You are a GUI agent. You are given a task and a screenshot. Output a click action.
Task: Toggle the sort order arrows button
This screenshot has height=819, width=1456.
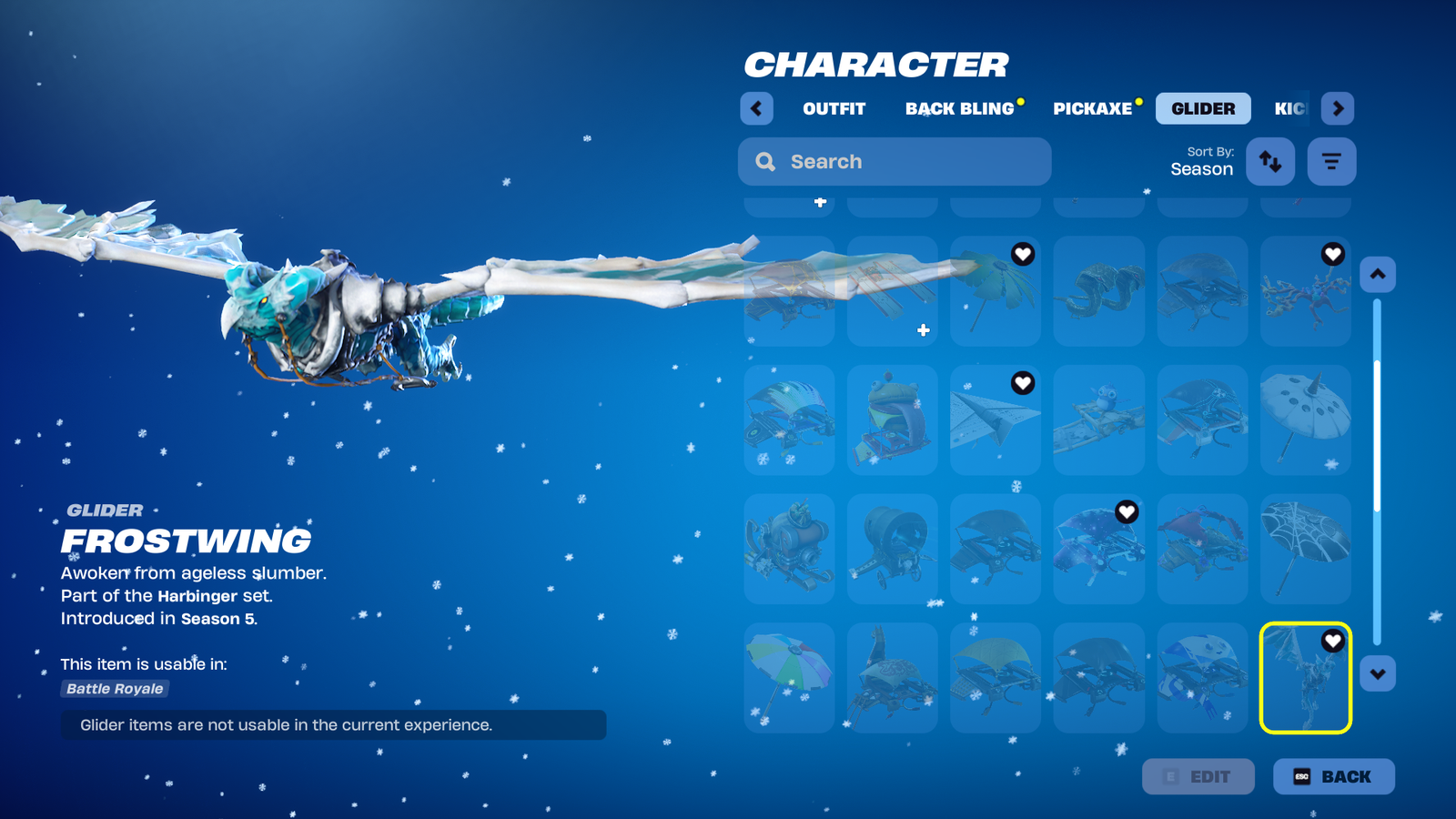1270,162
